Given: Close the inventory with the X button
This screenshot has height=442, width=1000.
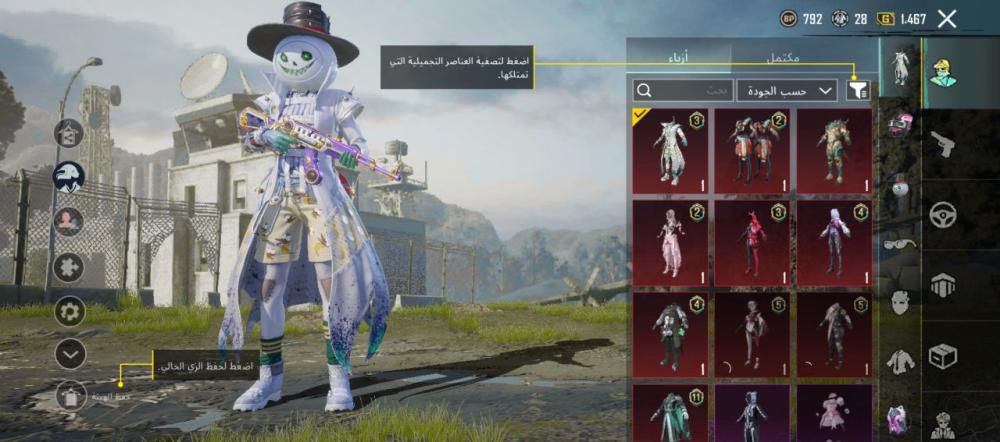Looking at the screenshot, I should [947, 18].
